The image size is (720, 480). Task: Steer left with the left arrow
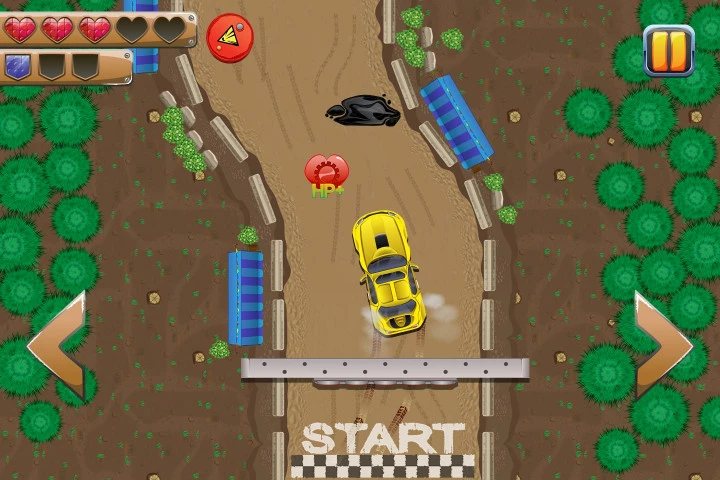click(58, 345)
